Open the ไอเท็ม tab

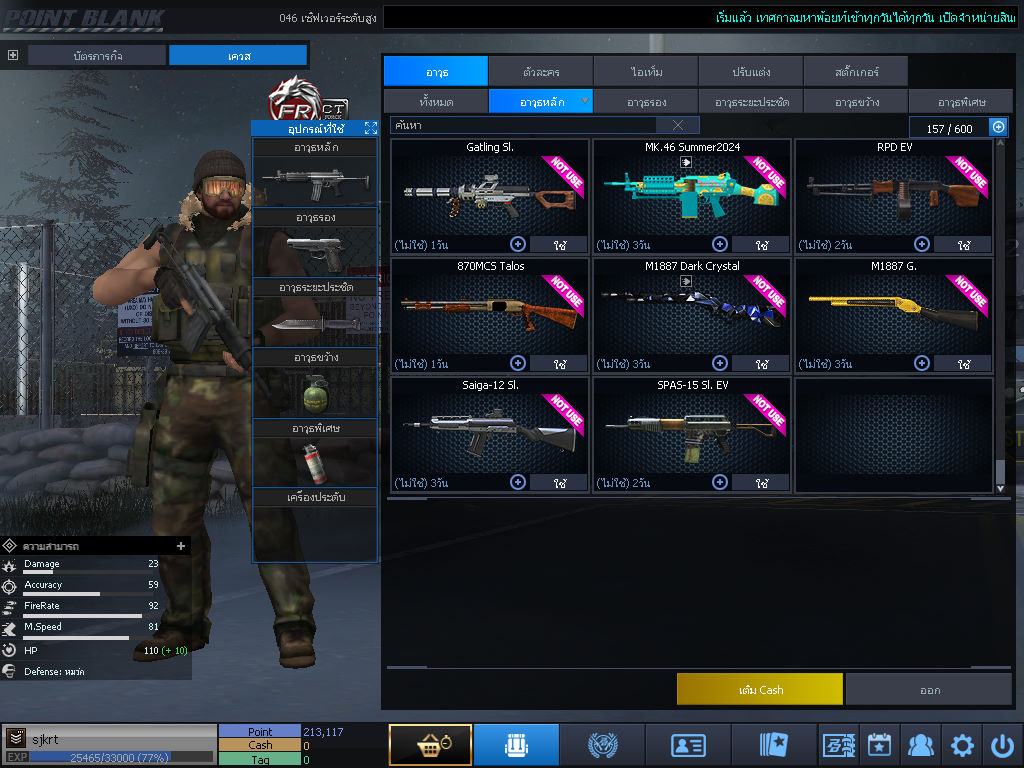(x=646, y=72)
